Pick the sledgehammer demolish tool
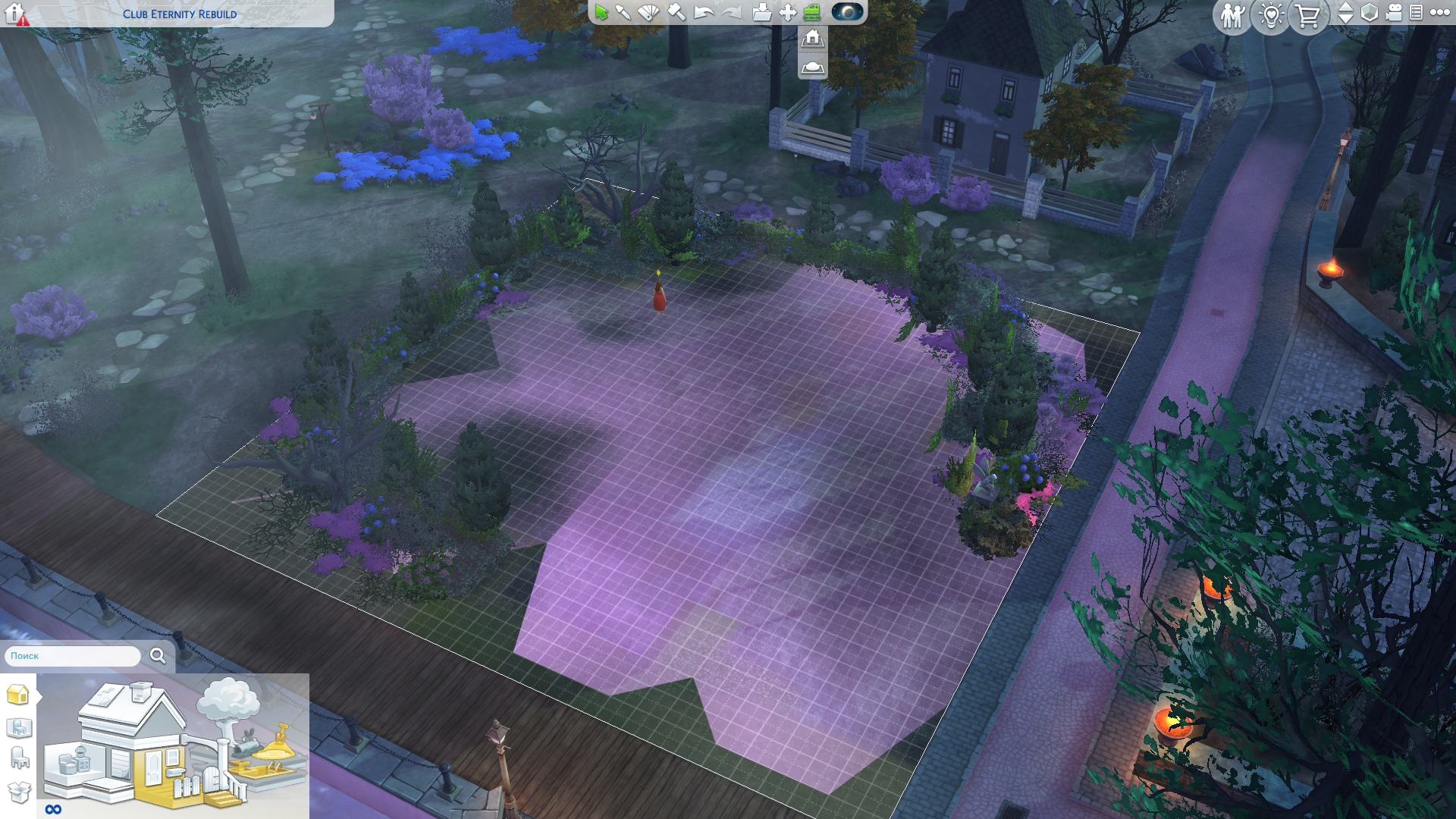 pos(676,12)
